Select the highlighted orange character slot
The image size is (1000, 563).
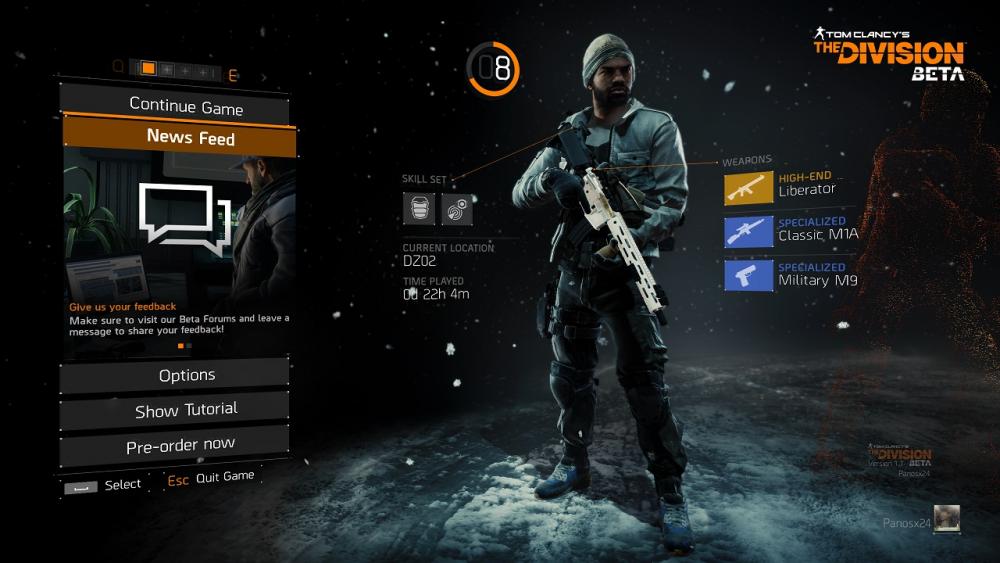[148, 69]
